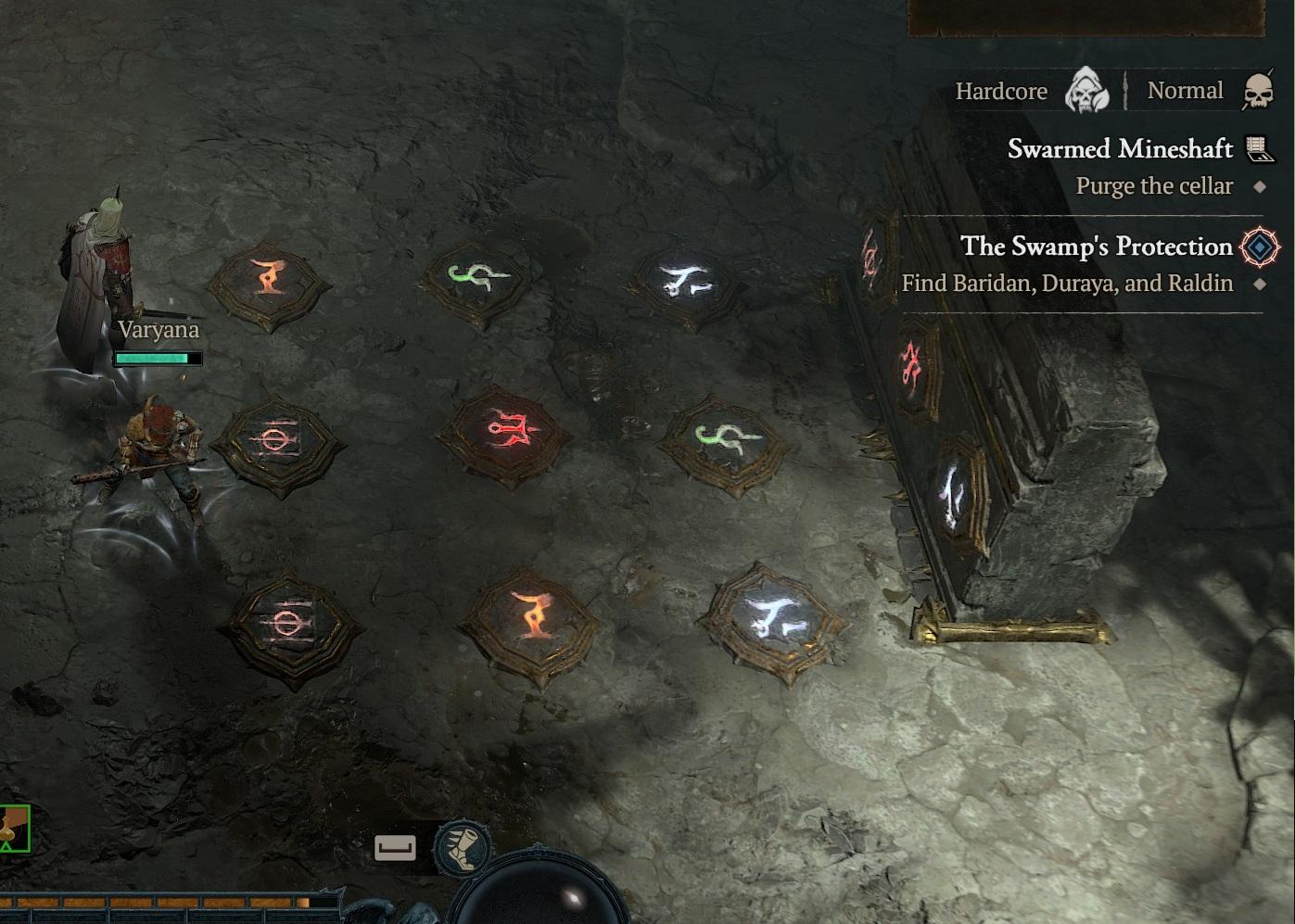Click the Normal difficulty skull icon
1295x924 pixels.
click(x=1258, y=91)
